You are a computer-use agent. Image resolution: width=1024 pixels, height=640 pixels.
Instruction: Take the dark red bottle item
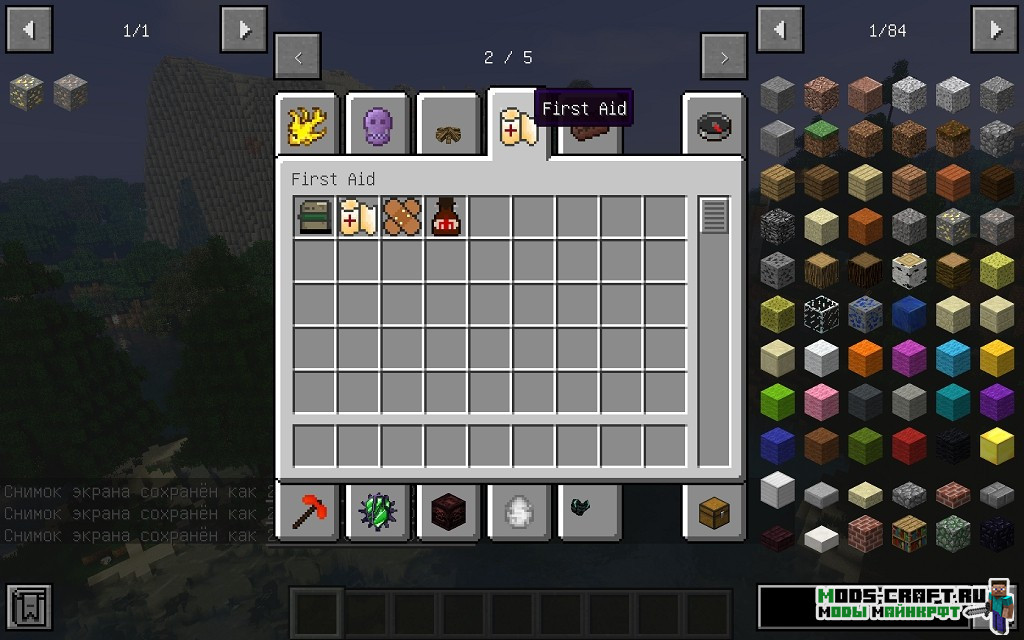(x=446, y=217)
